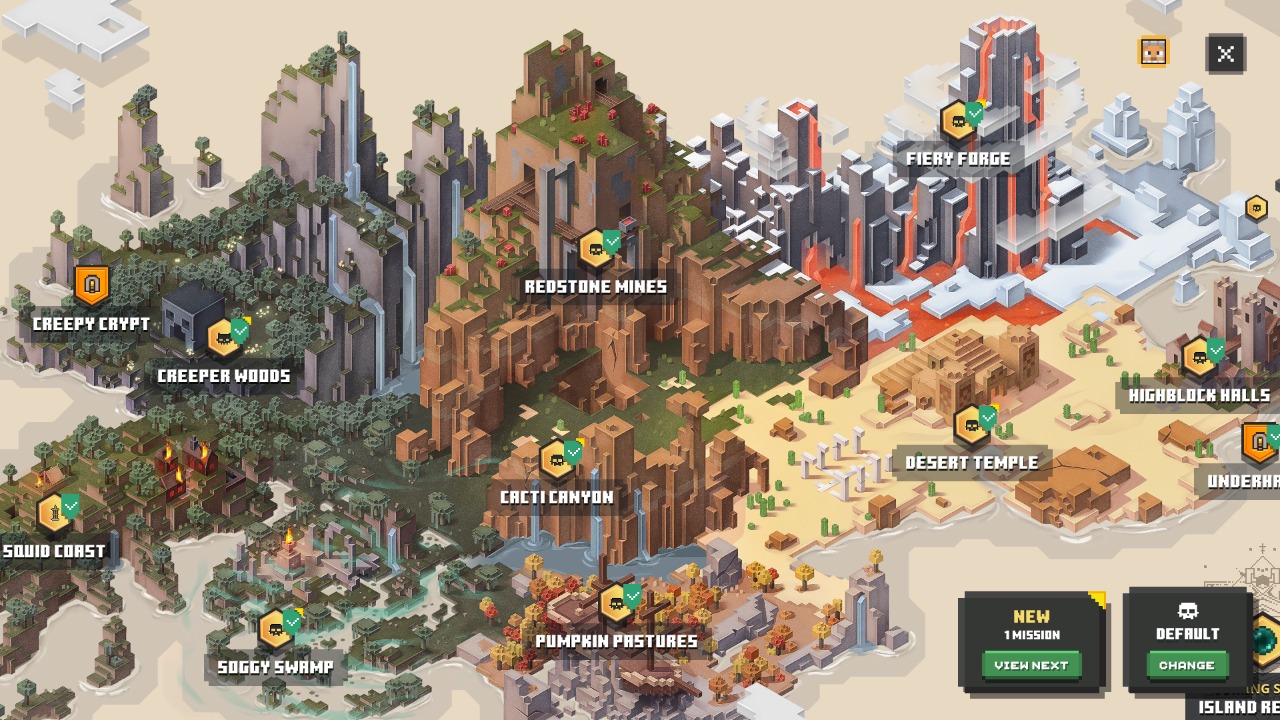The width and height of the screenshot is (1280, 720).
Task: Select the Desert Temple mission
Action: 972,425
